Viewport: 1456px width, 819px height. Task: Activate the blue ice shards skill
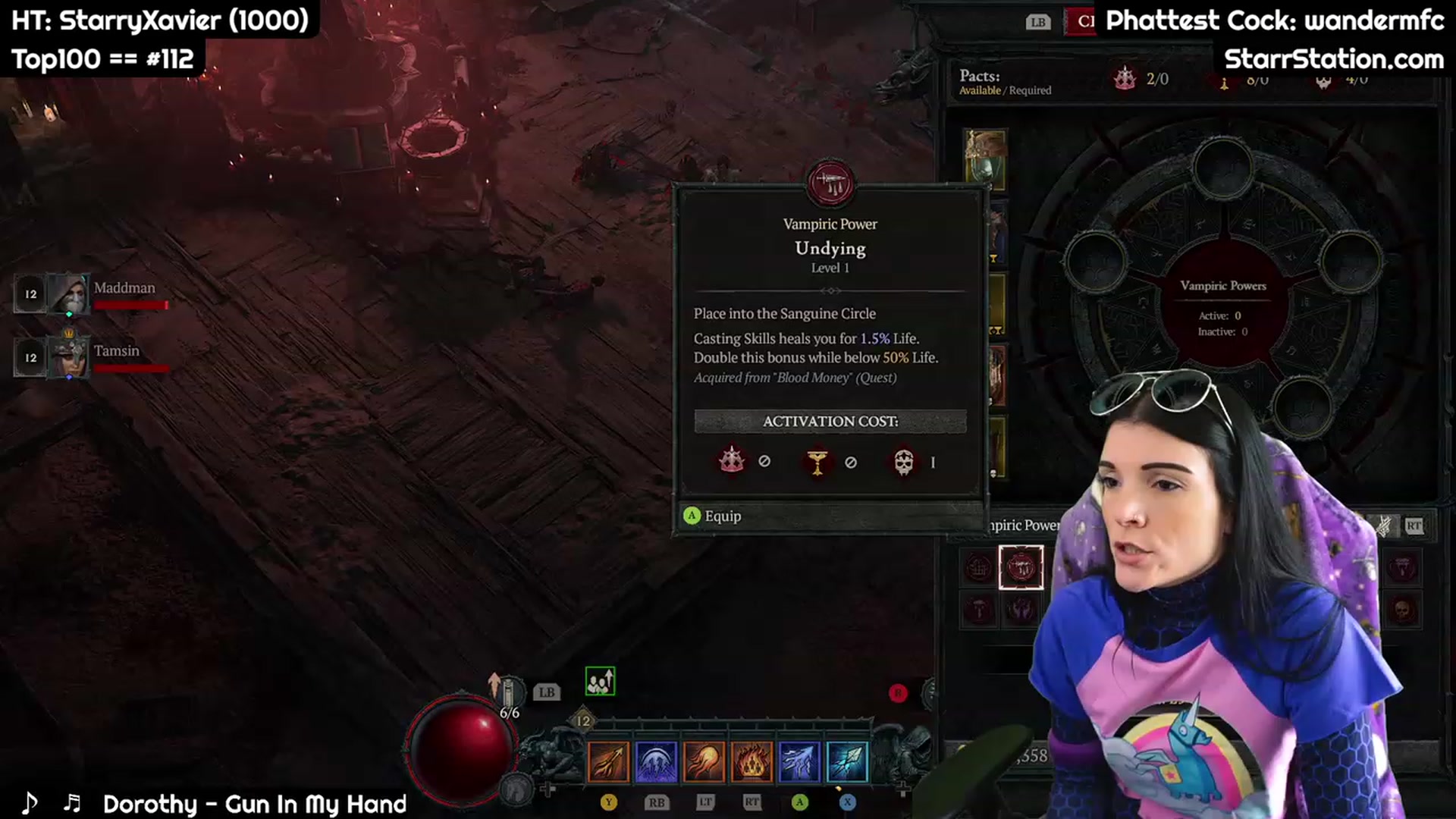click(x=799, y=761)
